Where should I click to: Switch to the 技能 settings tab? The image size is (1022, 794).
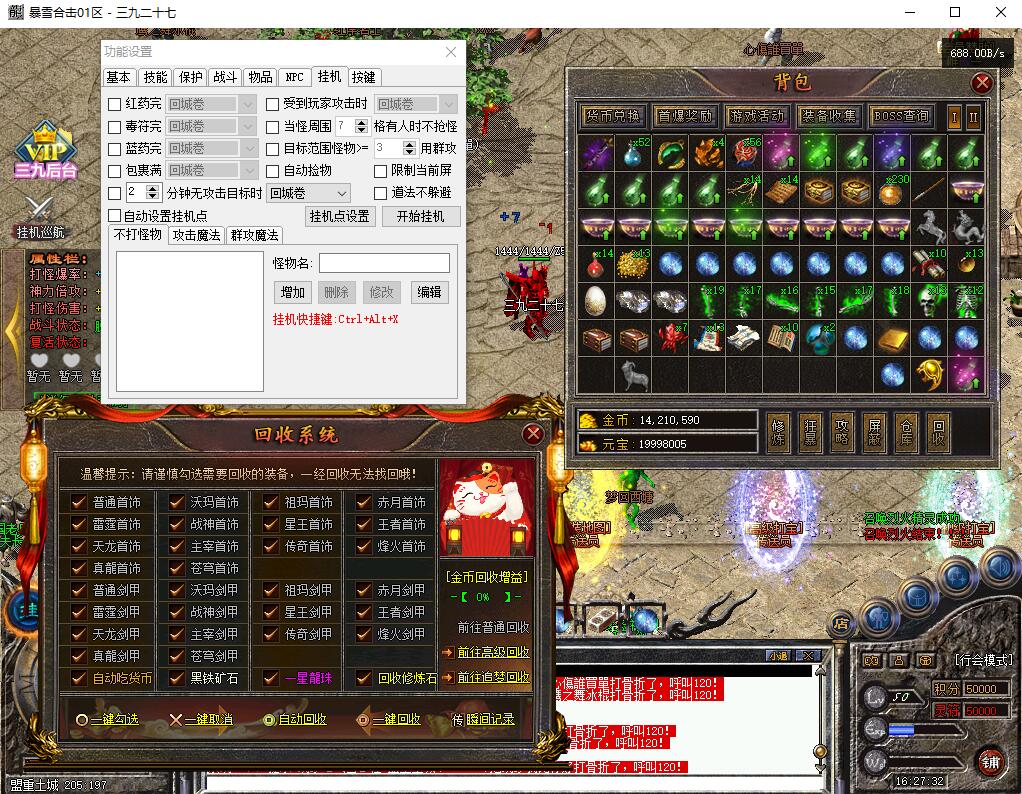tap(155, 77)
